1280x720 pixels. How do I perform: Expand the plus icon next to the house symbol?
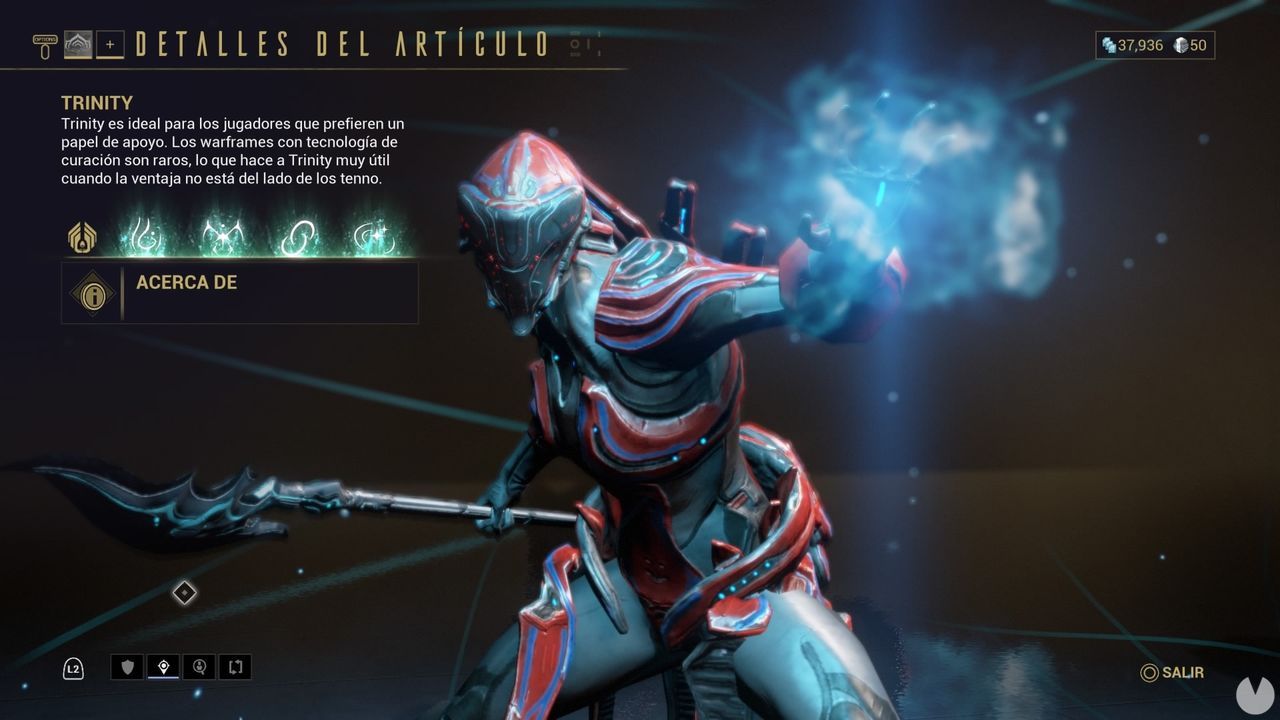[x=111, y=43]
